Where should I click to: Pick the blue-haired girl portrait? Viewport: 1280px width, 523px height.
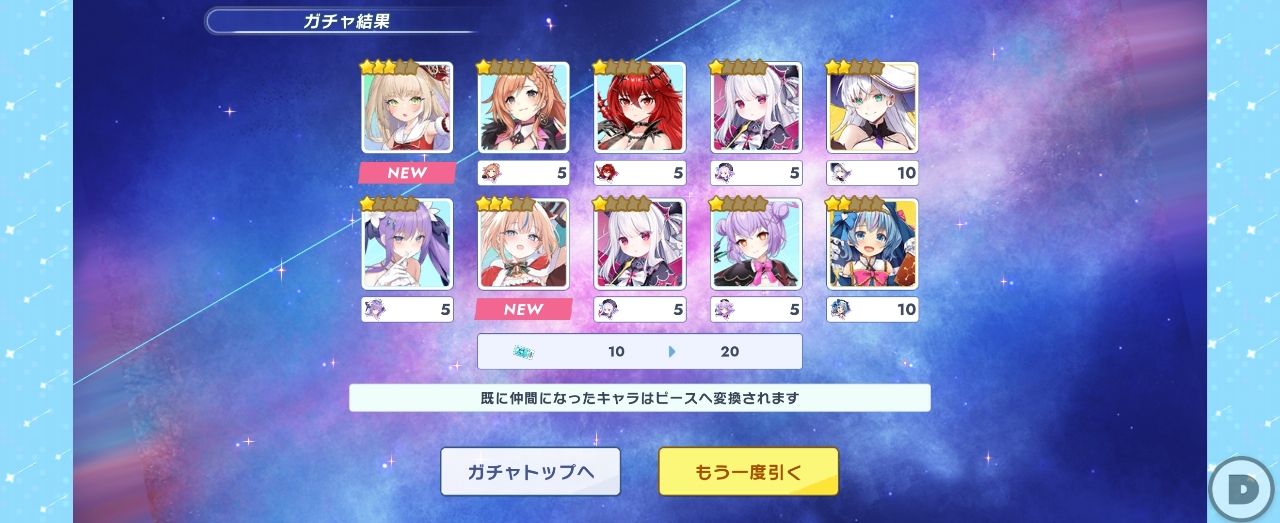coord(872,243)
